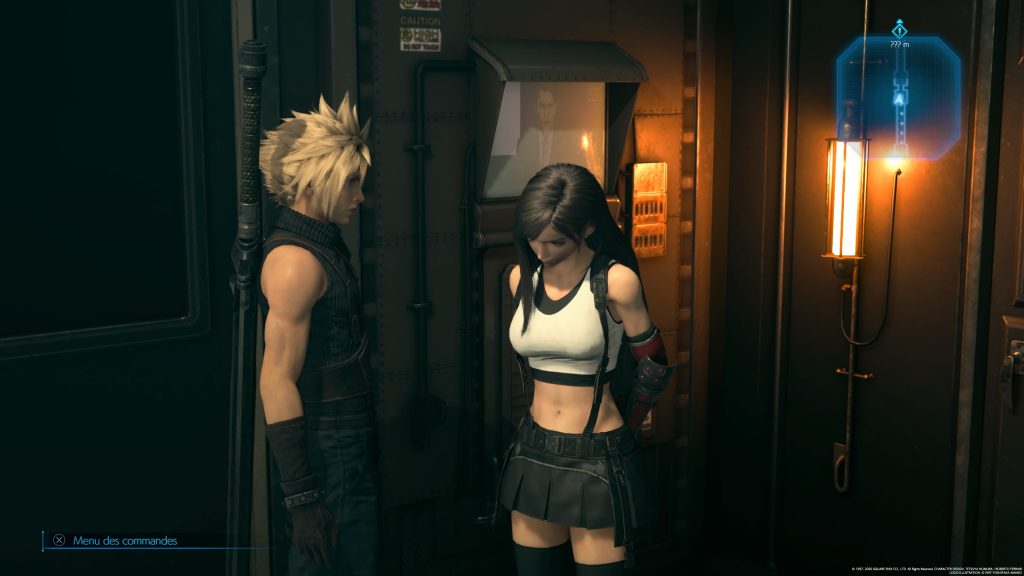Open the blue hexagonal minimap
1024x576 pixels.
point(898,98)
